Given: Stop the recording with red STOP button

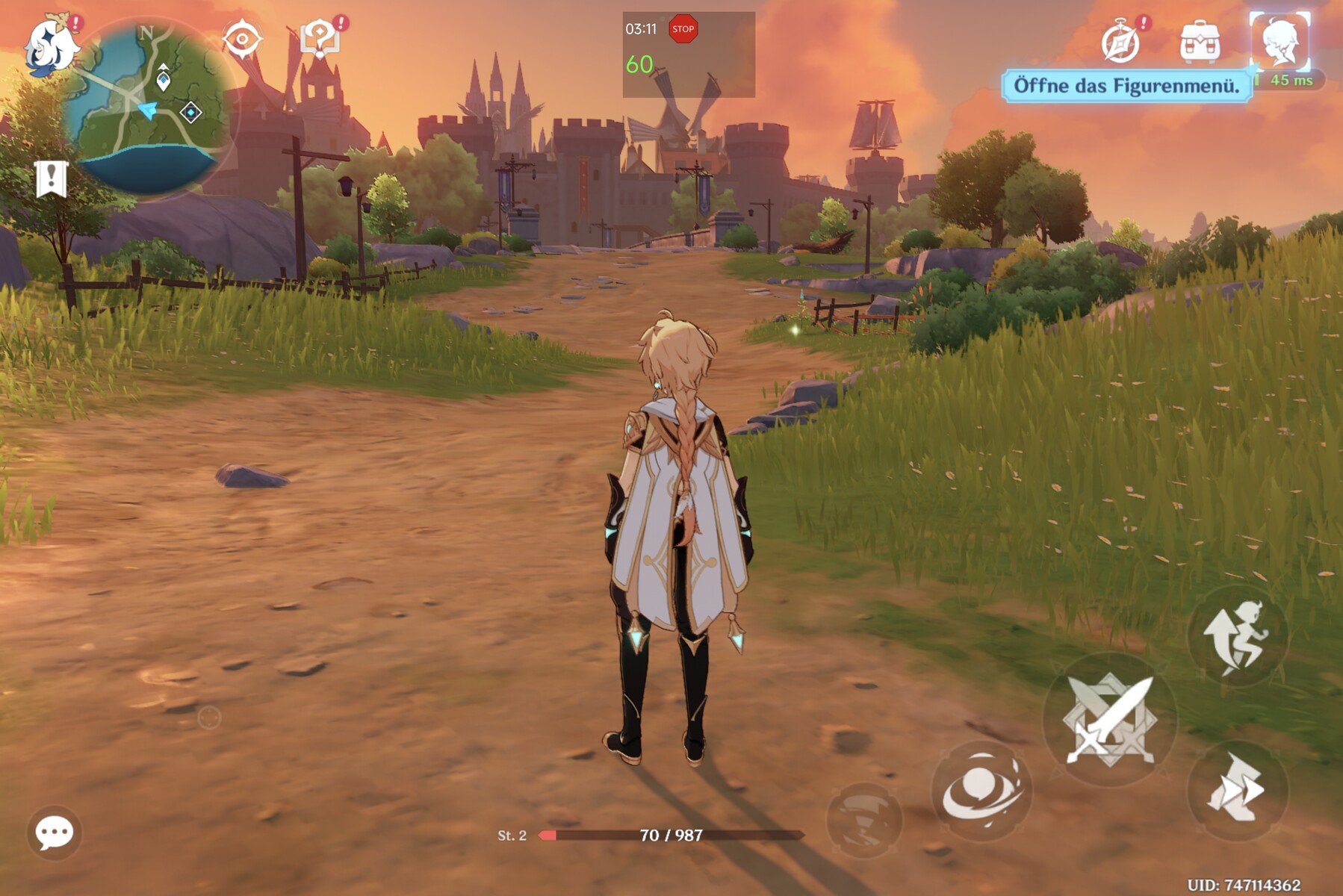Looking at the screenshot, I should [x=683, y=29].
